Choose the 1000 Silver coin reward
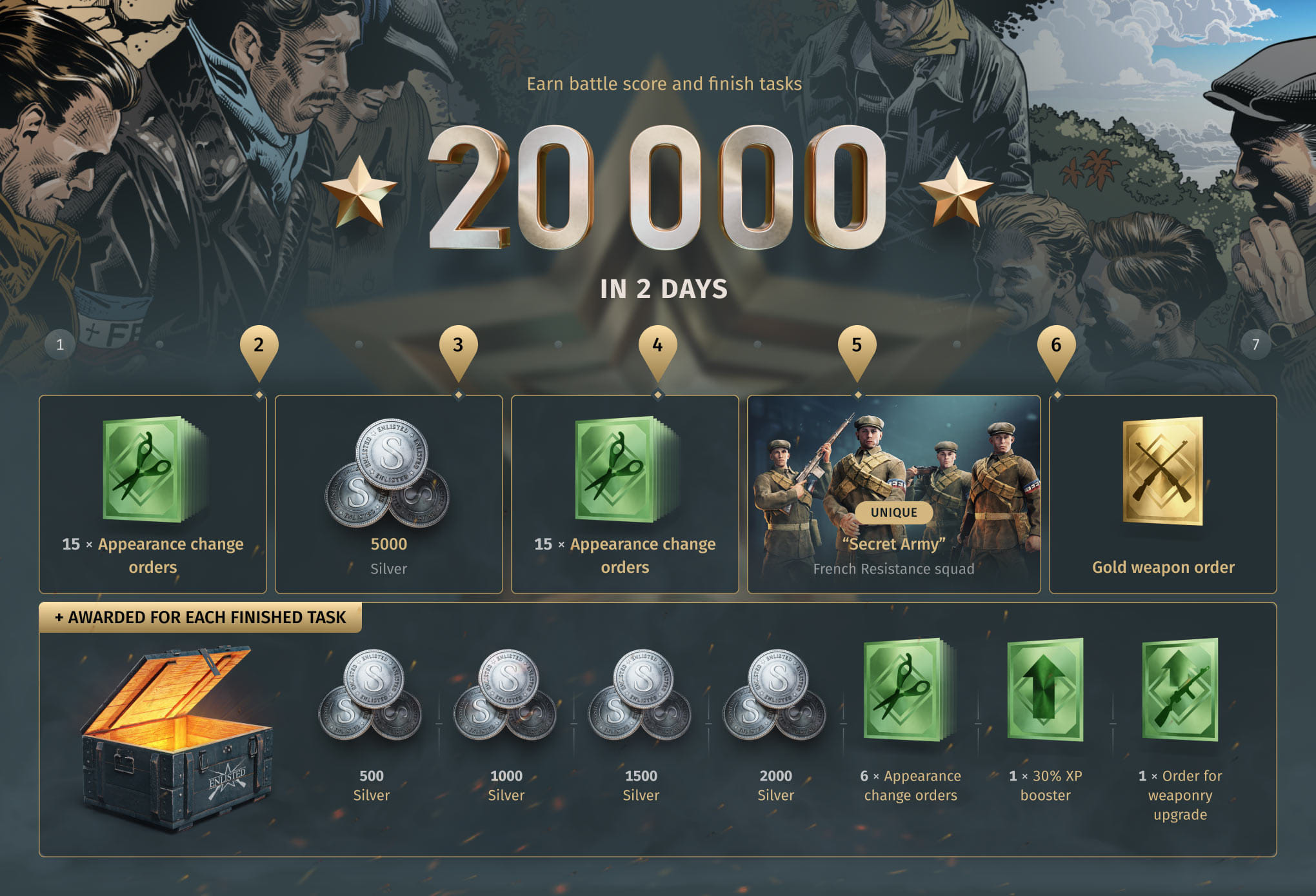Viewport: 1316px width, 896px height. point(506,695)
